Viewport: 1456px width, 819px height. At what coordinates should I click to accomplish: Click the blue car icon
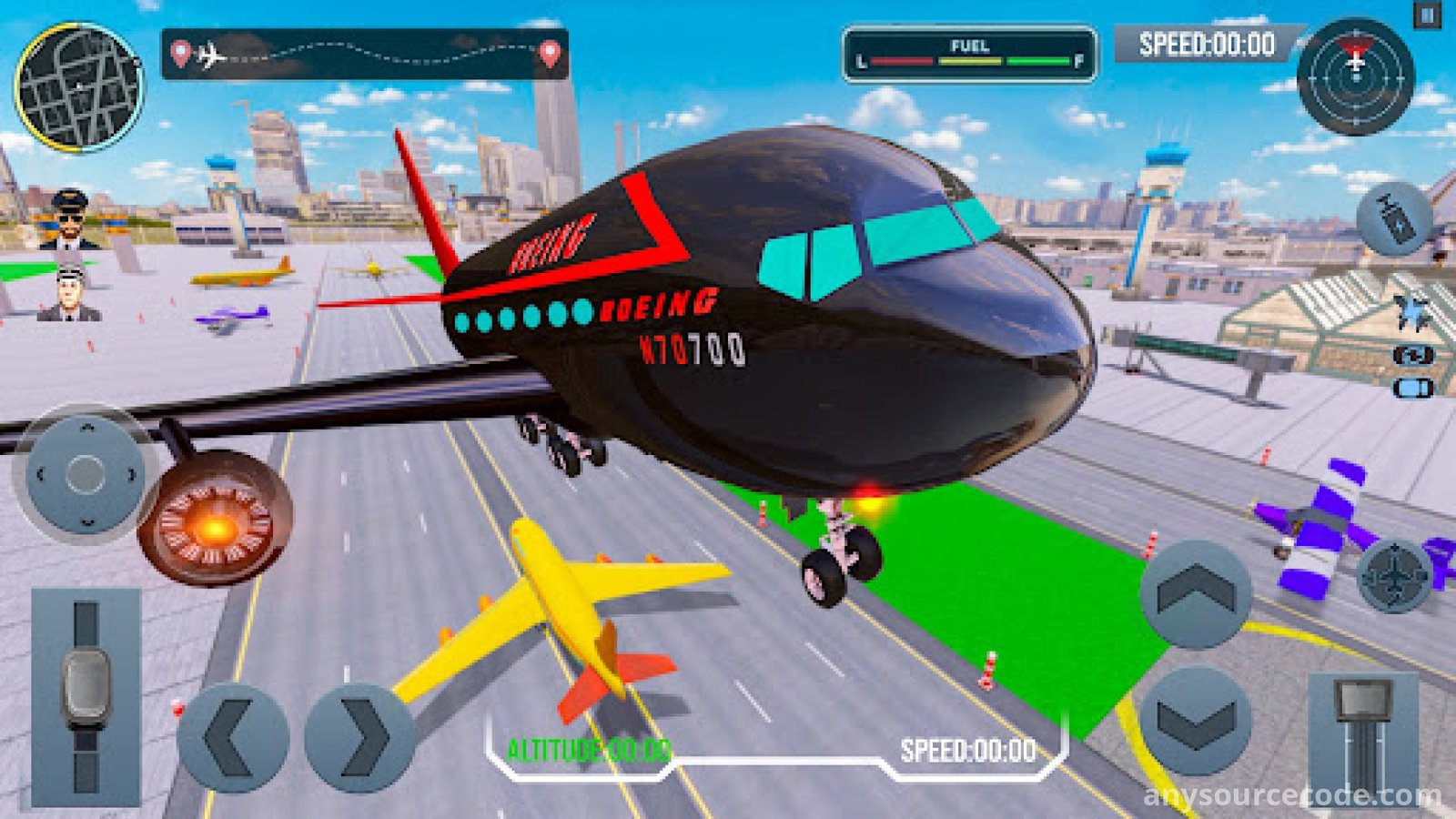1412,389
